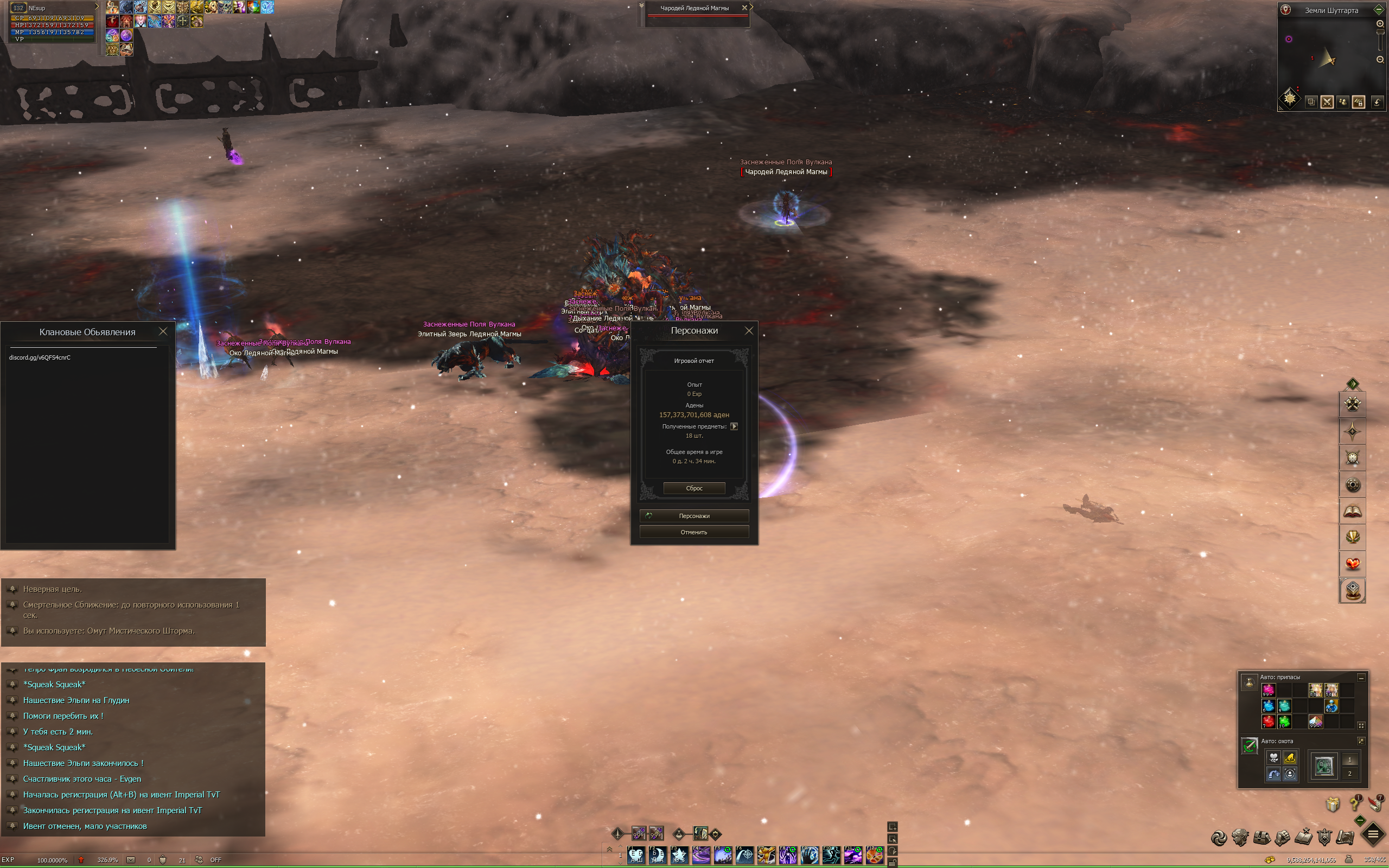The height and width of the screenshot is (868, 1389).
Task: Select the Отменить cancel button
Action: point(694,532)
